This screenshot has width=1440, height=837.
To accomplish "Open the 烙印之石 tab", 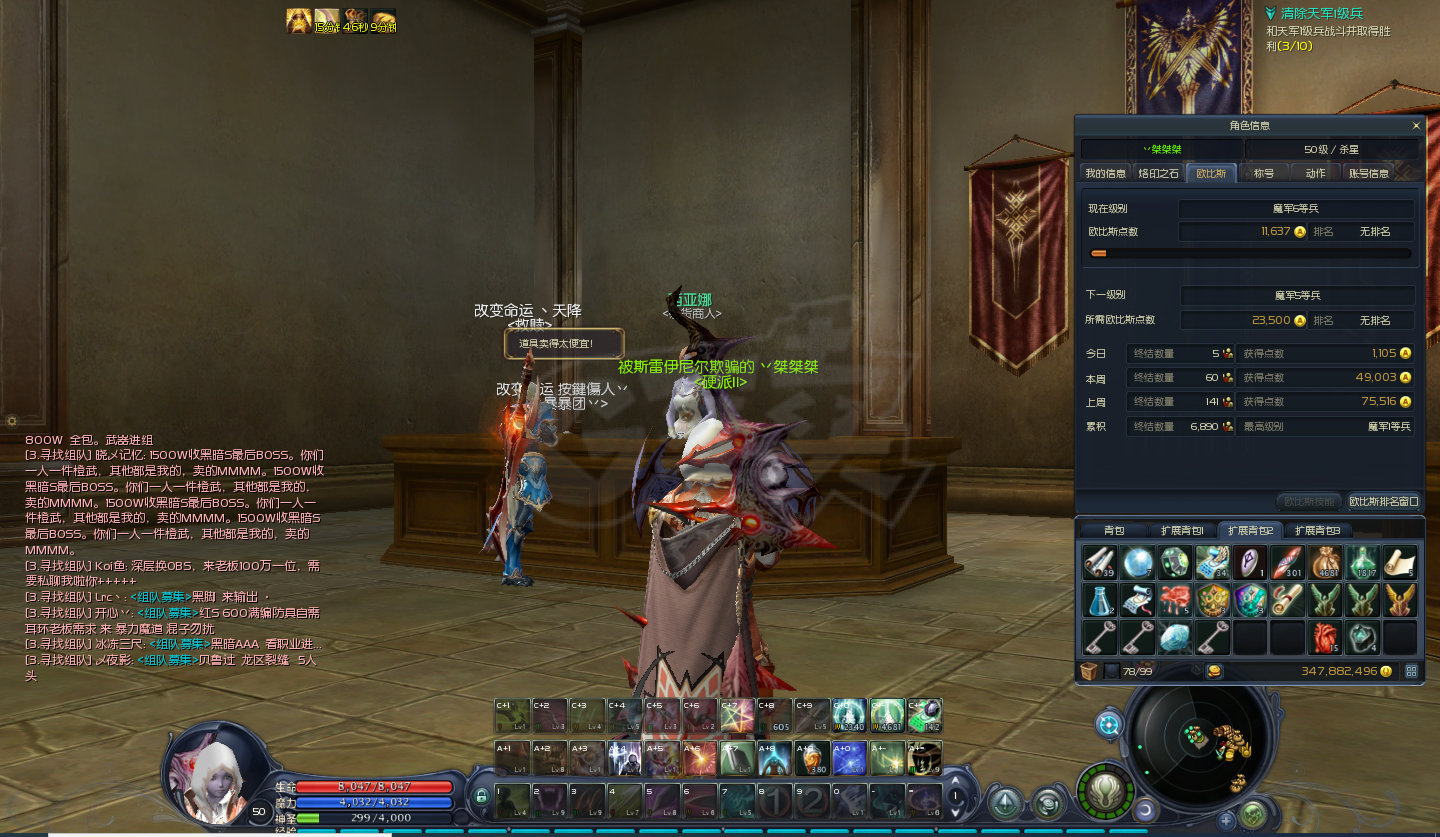I will pos(1159,173).
